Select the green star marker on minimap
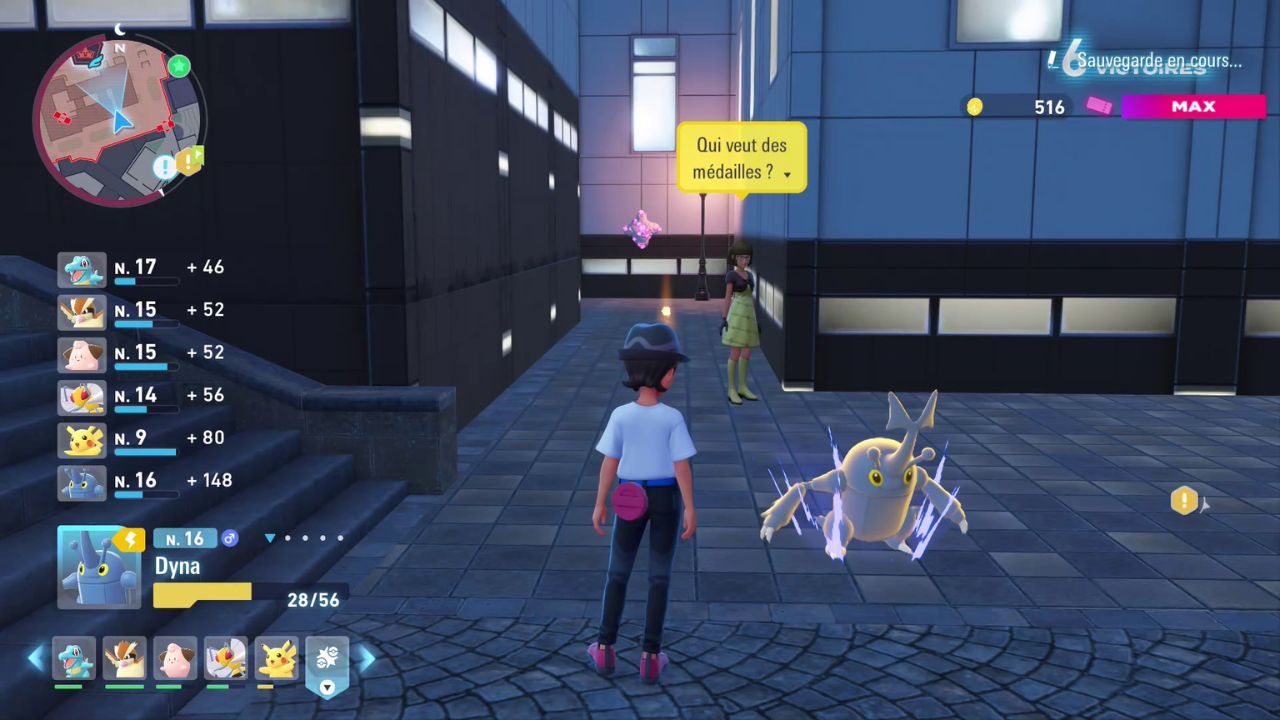The height and width of the screenshot is (720, 1280). pos(179,66)
